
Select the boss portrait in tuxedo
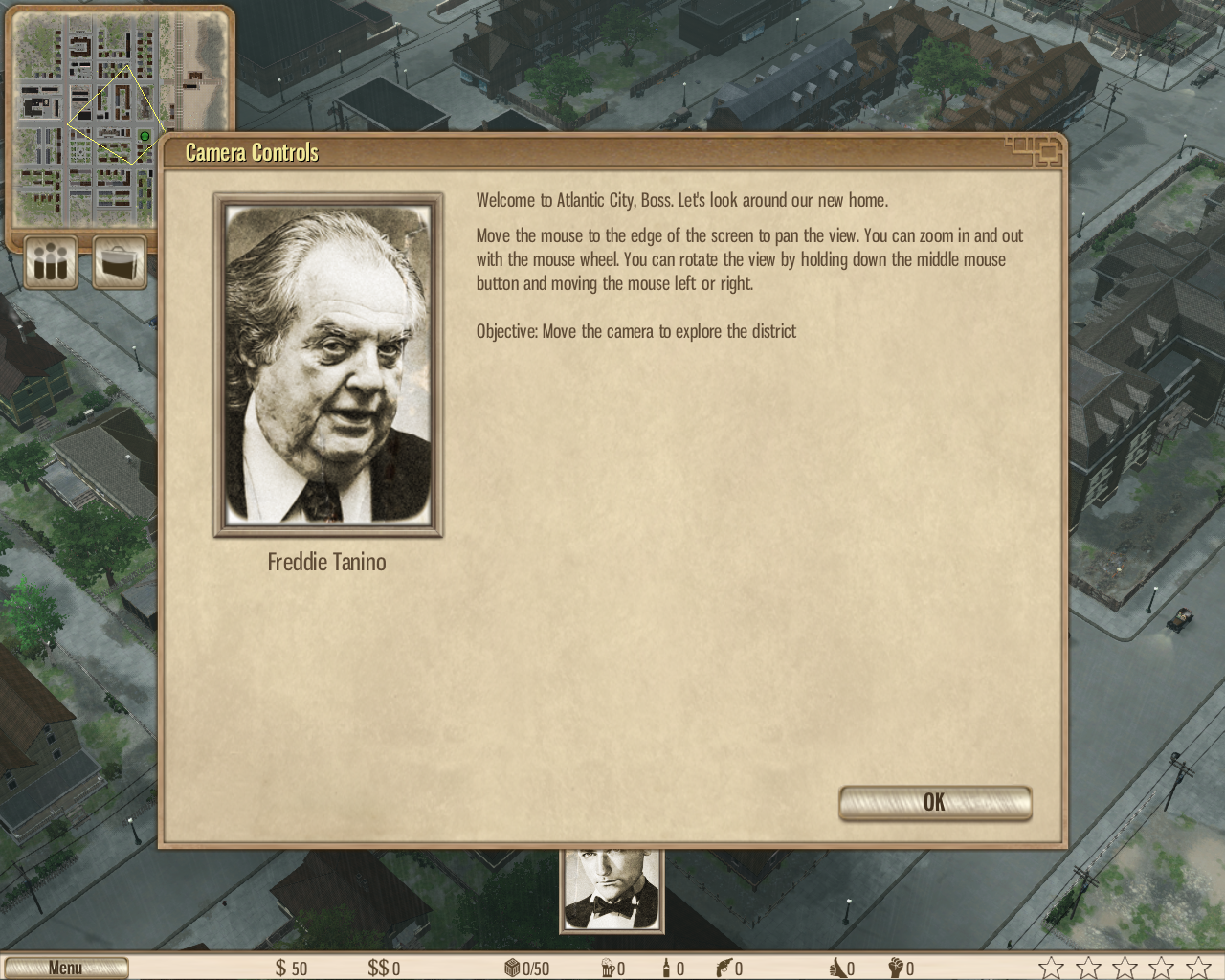612,890
